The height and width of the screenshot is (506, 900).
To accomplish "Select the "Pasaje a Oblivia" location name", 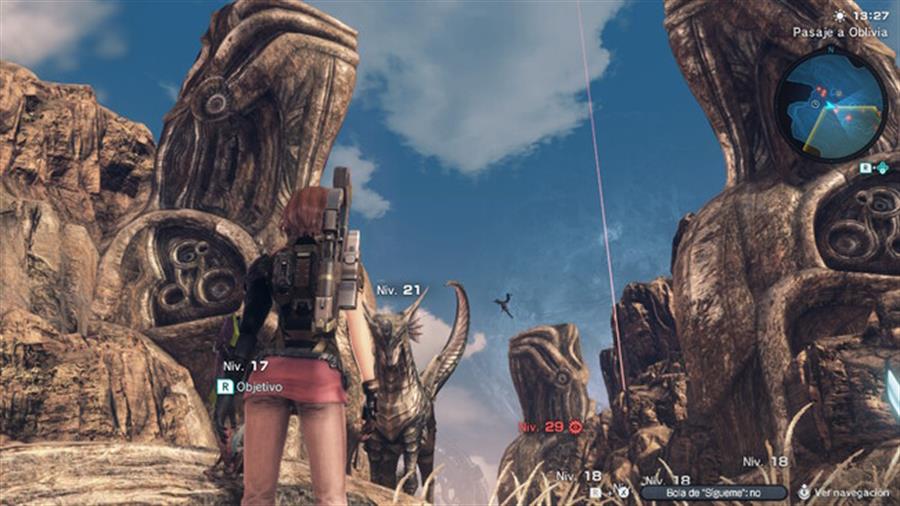I will 840,32.
